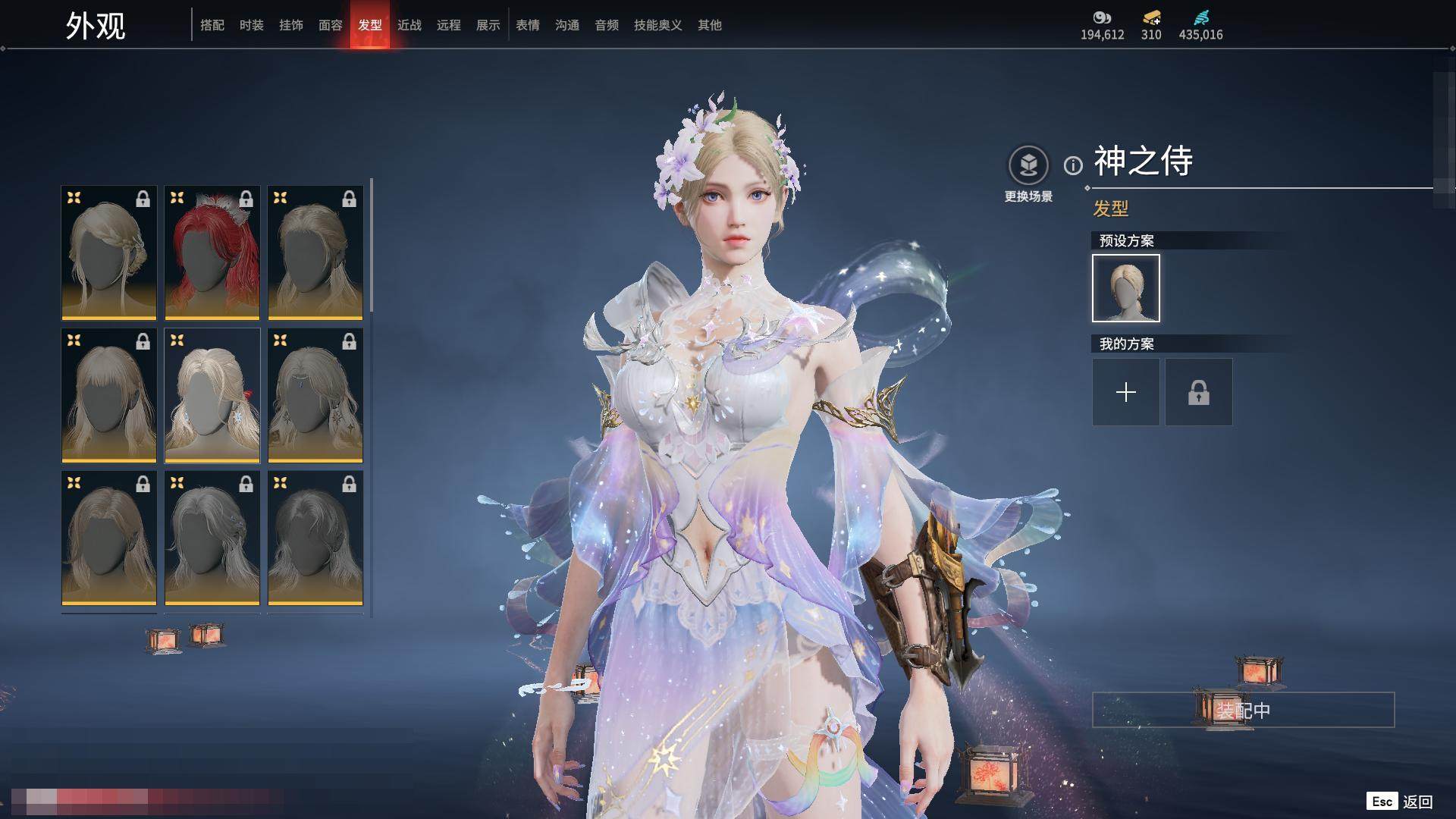This screenshot has width=1456, height=819.
Task: Switch to the 远程 ranged tab
Action: 449,25
